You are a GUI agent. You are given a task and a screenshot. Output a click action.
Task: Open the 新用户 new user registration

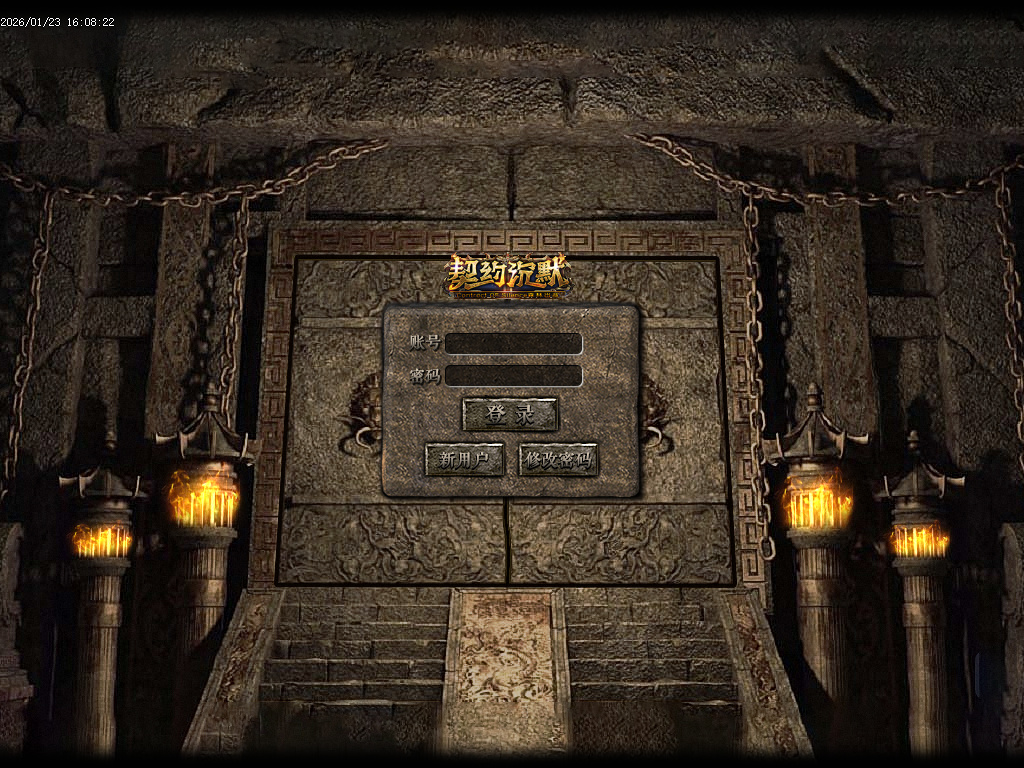[464, 460]
